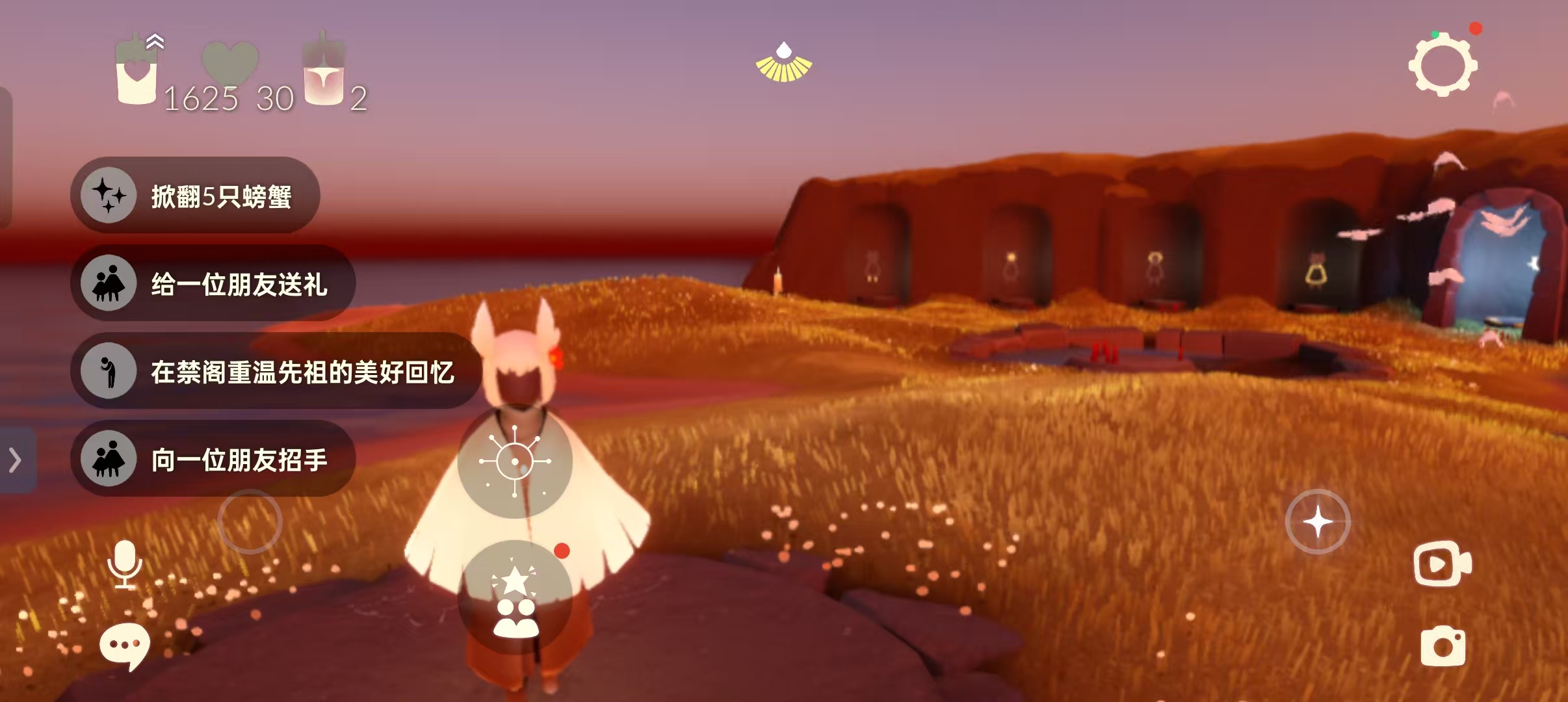Tap the four-point star fly button
The width and height of the screenshot is (1568, 702).
pos(1318,521)
